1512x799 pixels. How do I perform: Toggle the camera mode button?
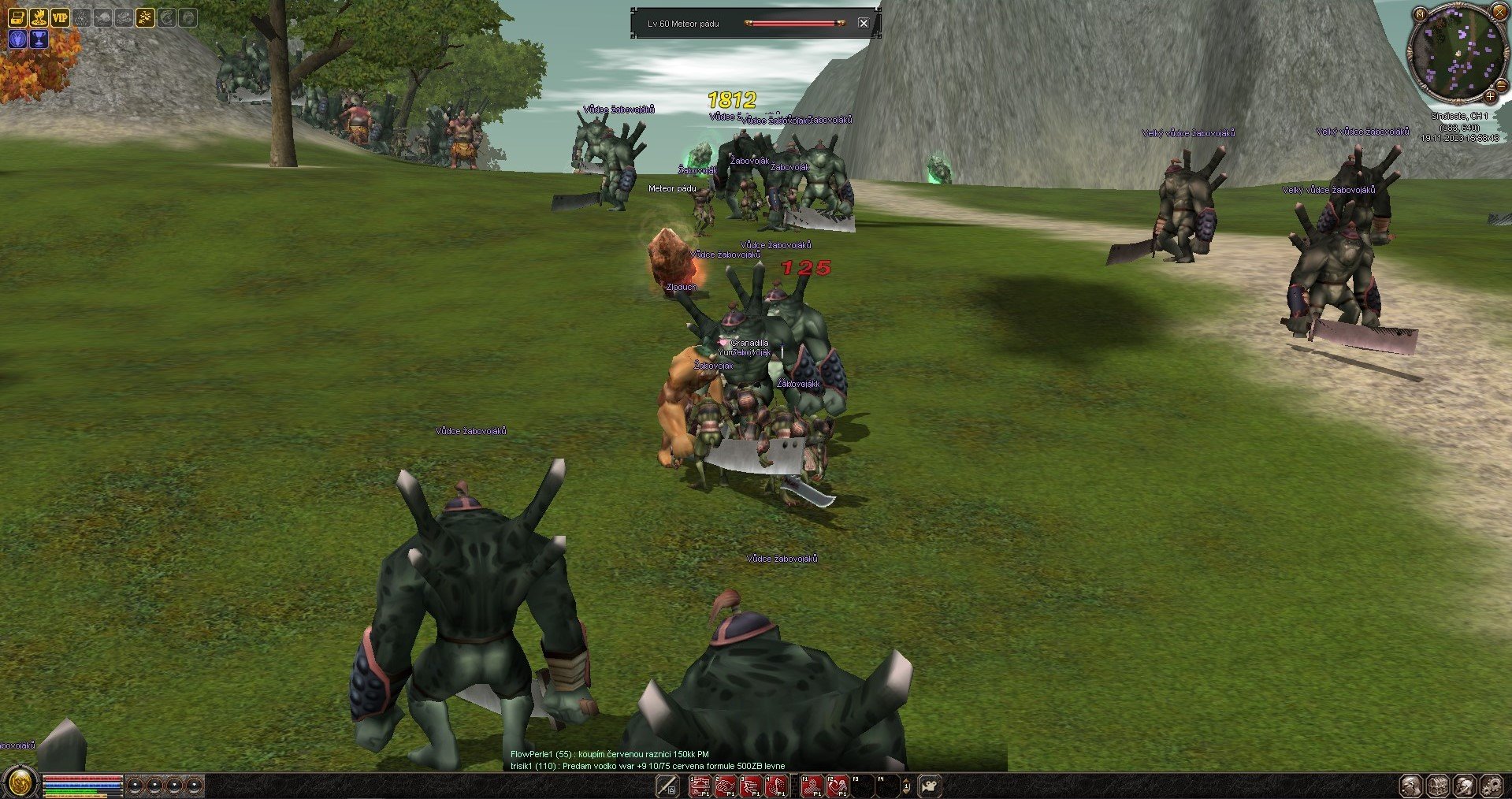click(930, 786)
